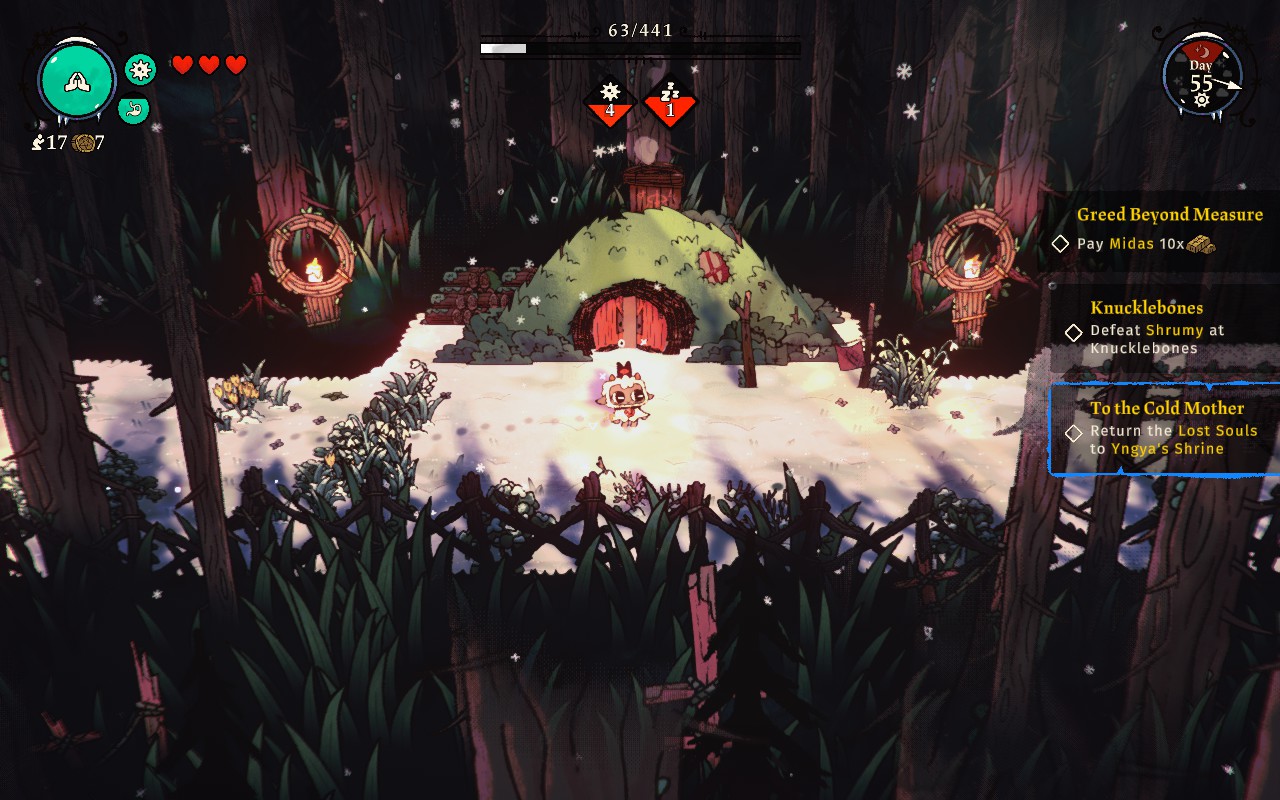1280x800 pixels.
Task: Click the praying hands orb
Action: tap(77, 81)
